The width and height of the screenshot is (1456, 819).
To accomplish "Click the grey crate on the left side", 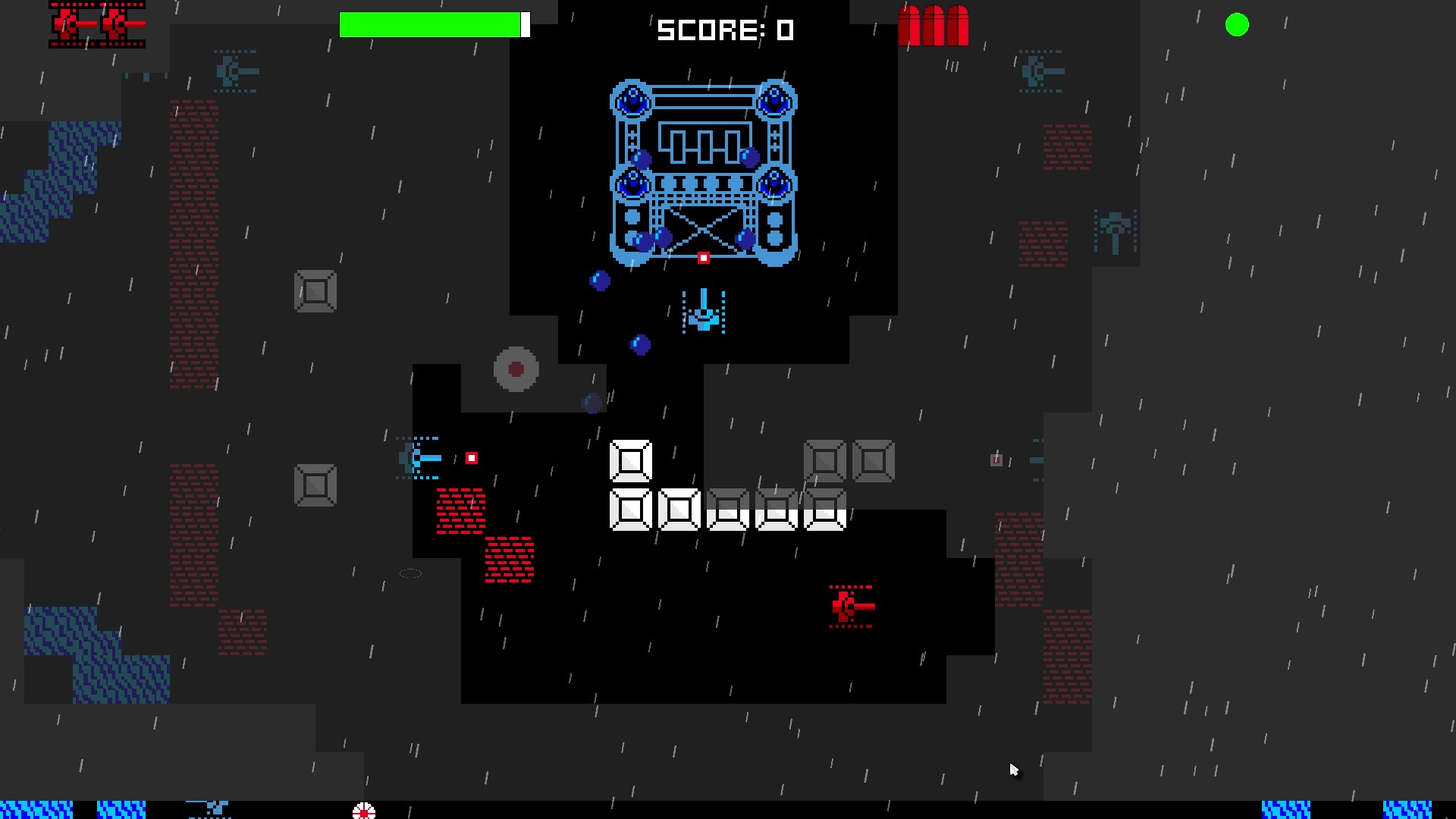I will point(315,290).
